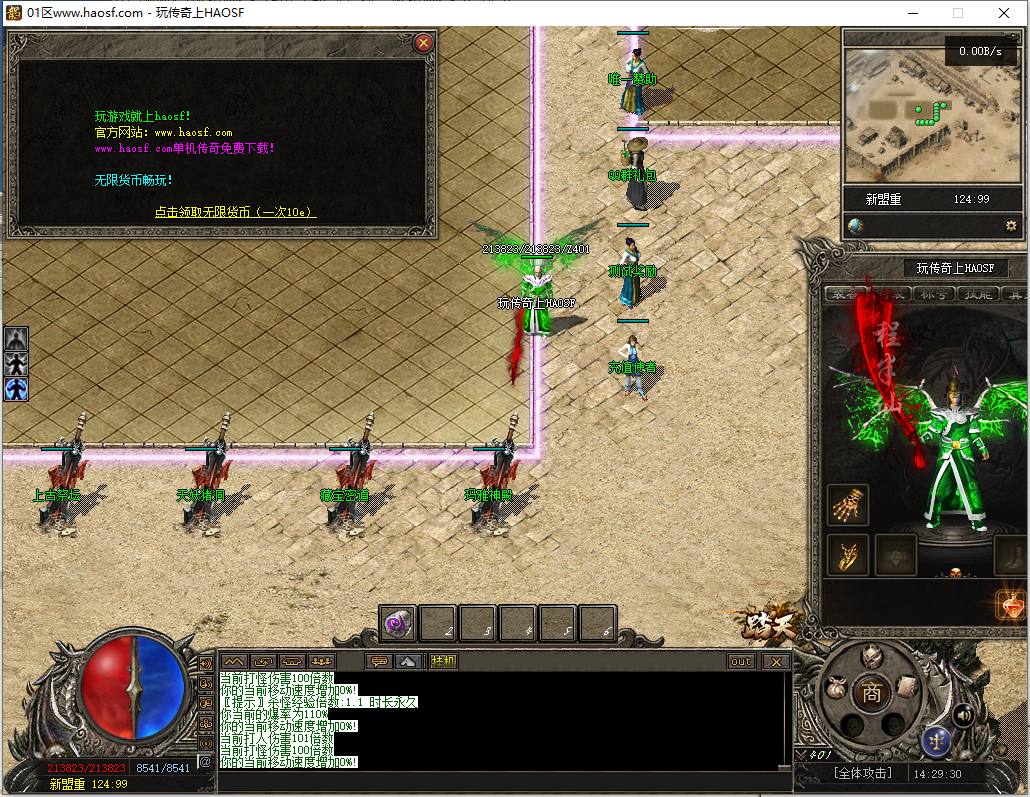Select the golden ring equipment slot
The height and width of the screenshot is (797, 1030).
click(849, 555)
